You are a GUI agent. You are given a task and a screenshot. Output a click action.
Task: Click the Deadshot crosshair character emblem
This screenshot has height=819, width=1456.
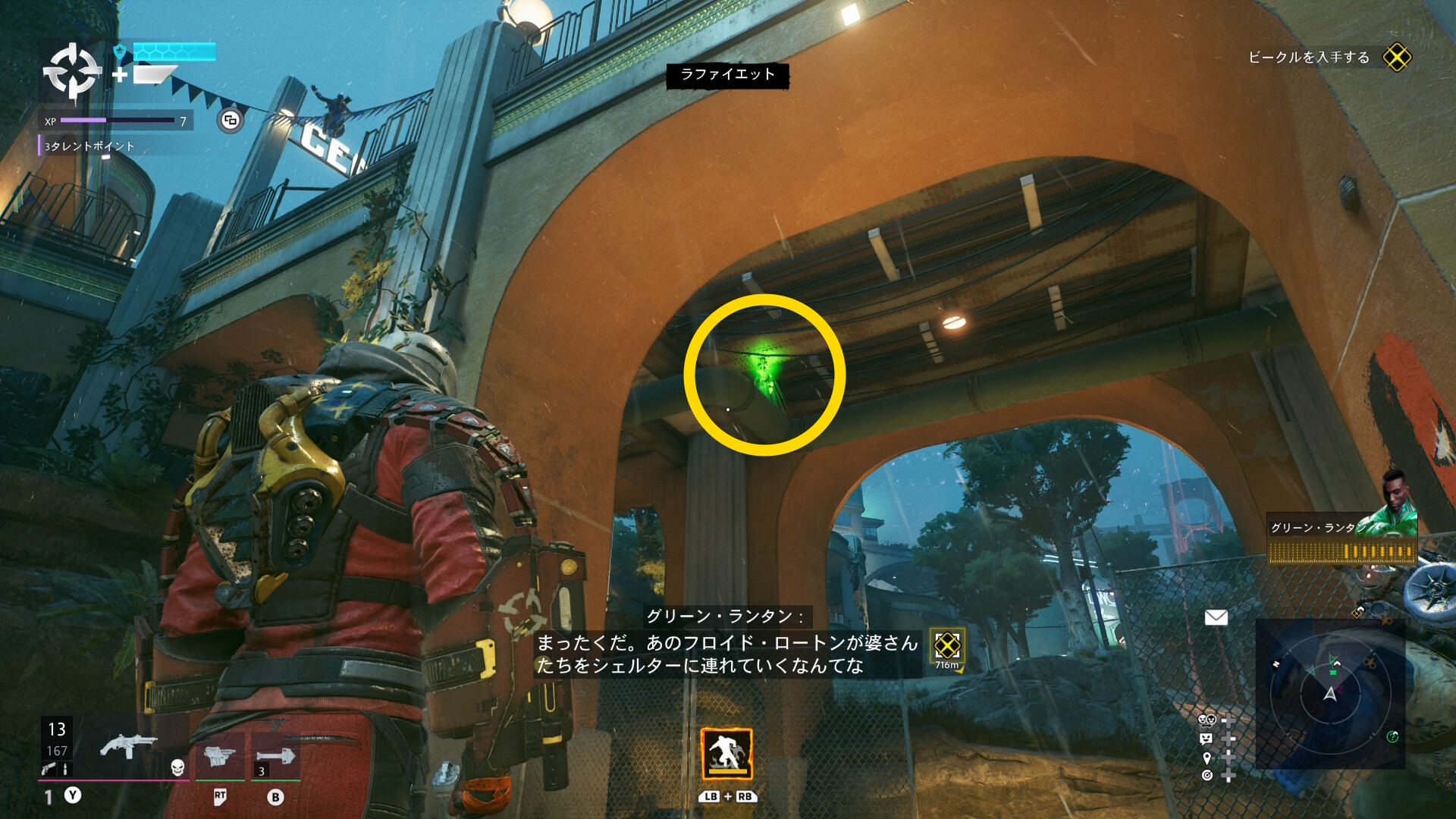pyautogui.click(x=72, y=71)
